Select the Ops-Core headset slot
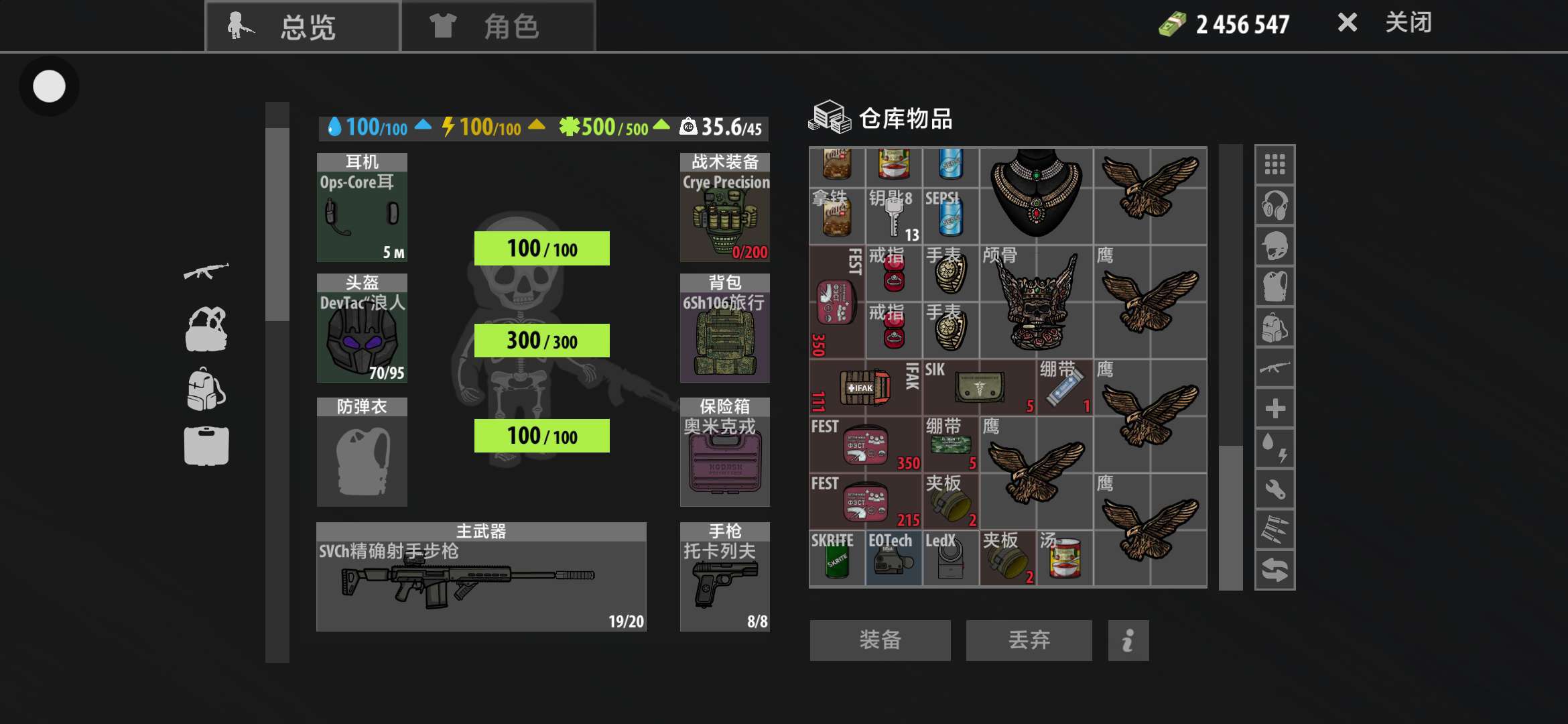Image resolution: width=1568 pixels, height=724 pixels. [x=362, y=208]
